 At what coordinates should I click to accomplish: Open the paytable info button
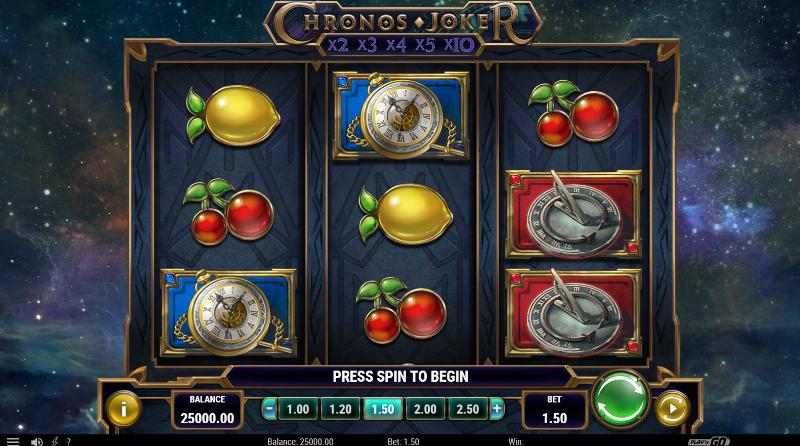[x=123, y=408]
